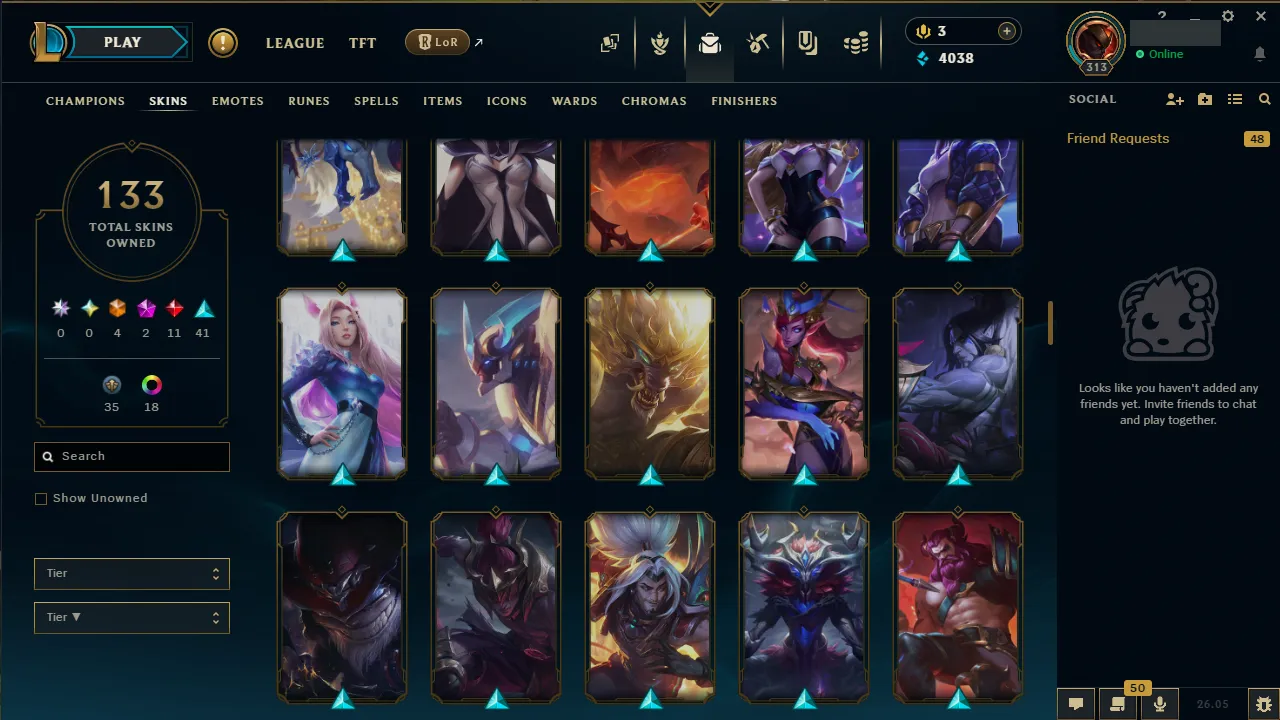Enable the Show Unowned checkbox
The width and height of the screenshot is (1280, 720).
click(x=41, y=498)
